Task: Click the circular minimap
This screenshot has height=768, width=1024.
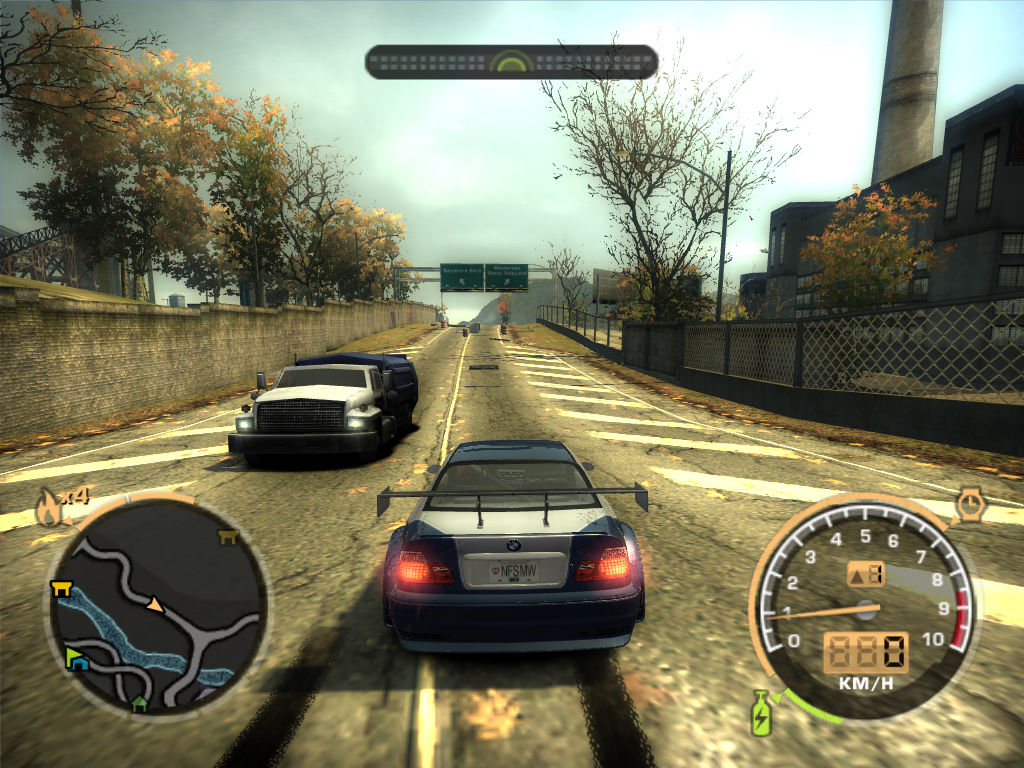Action: click(157, 606)
